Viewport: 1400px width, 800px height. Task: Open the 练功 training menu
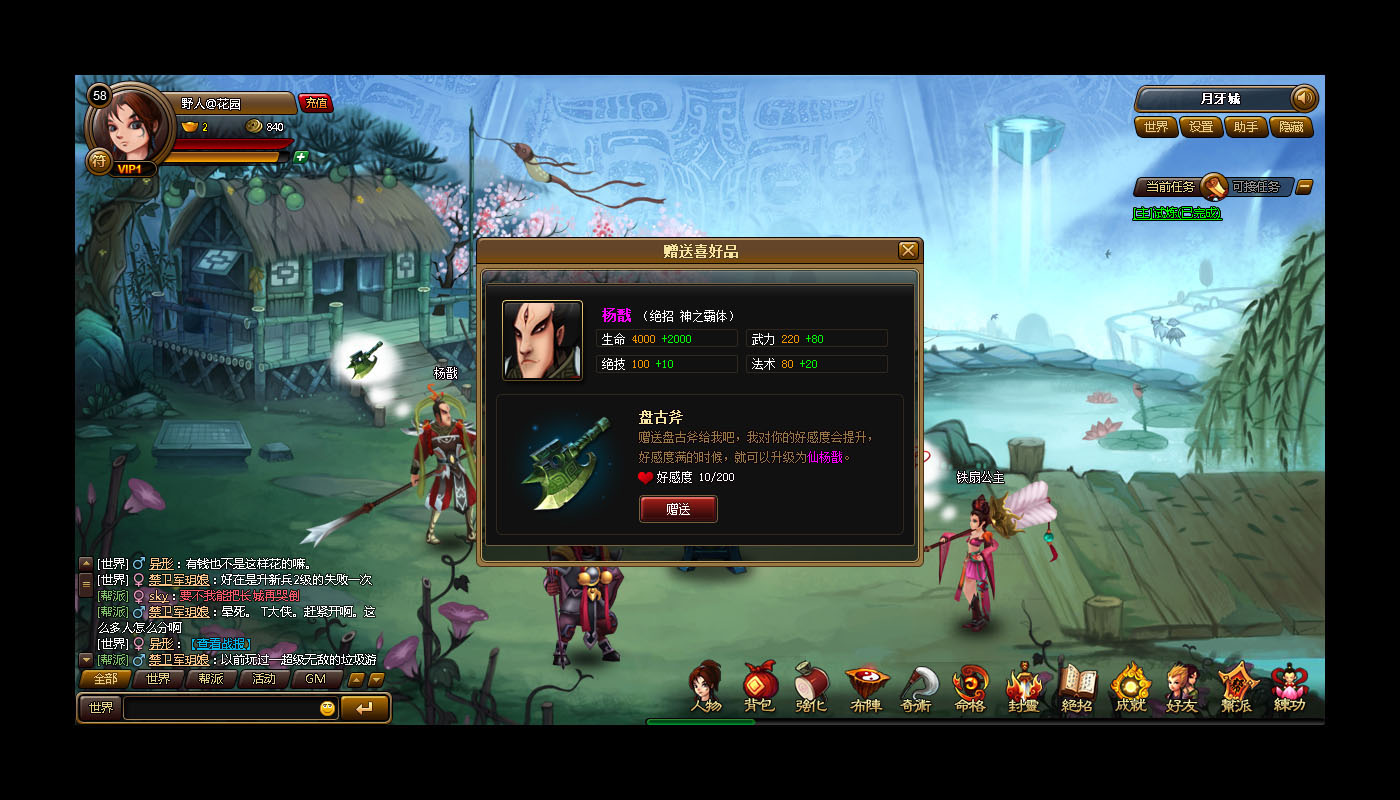point(1289,688)
